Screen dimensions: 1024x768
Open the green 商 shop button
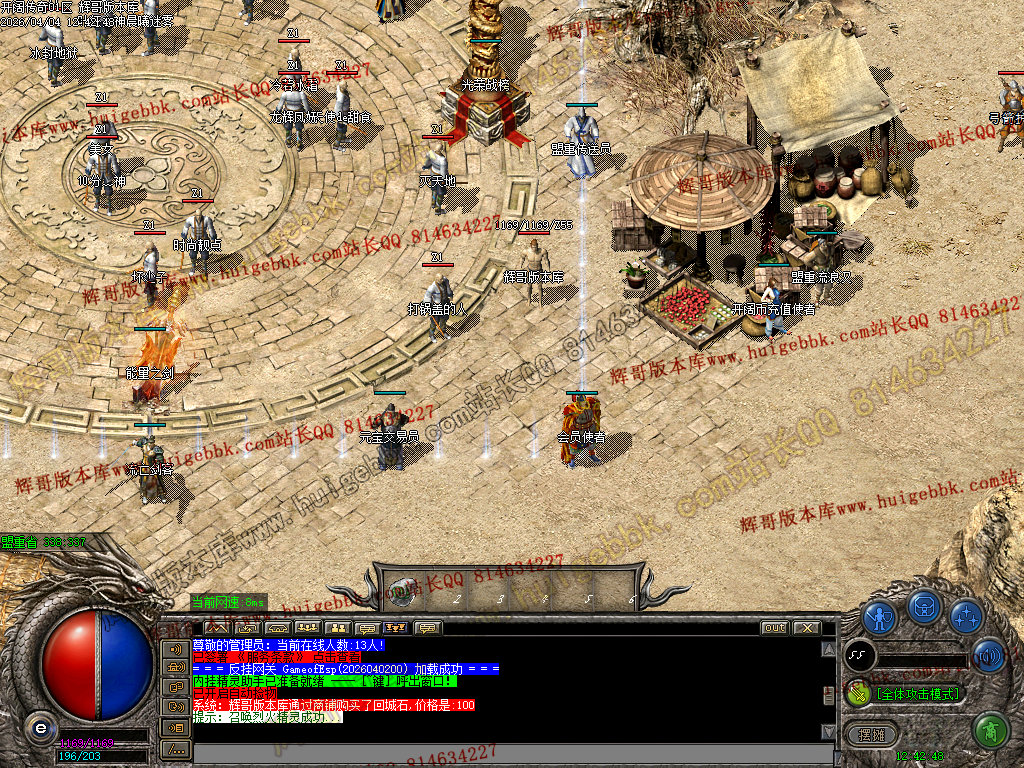click(990, 731)
